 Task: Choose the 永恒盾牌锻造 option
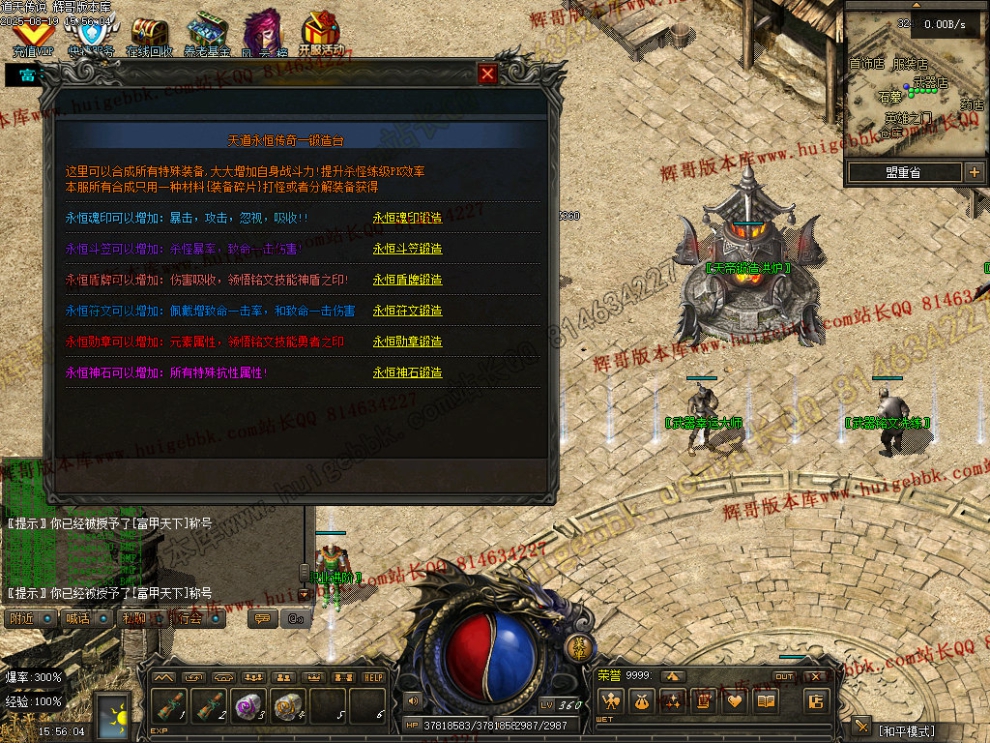[407, 280]
